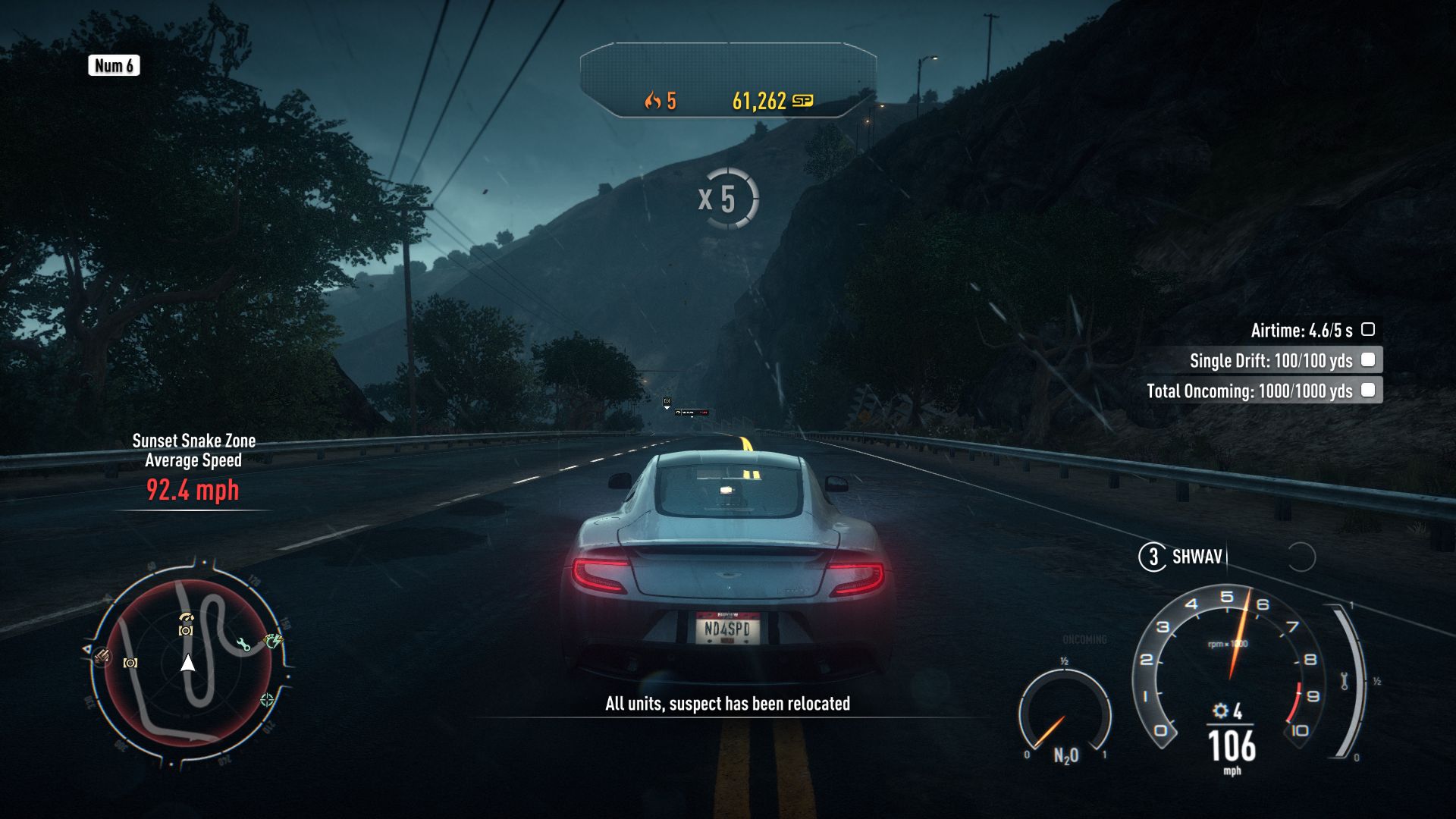1456x819 pixels.
Task: Activate the SHWAV pursuit tech slot
Action: tap(1196, 557)
